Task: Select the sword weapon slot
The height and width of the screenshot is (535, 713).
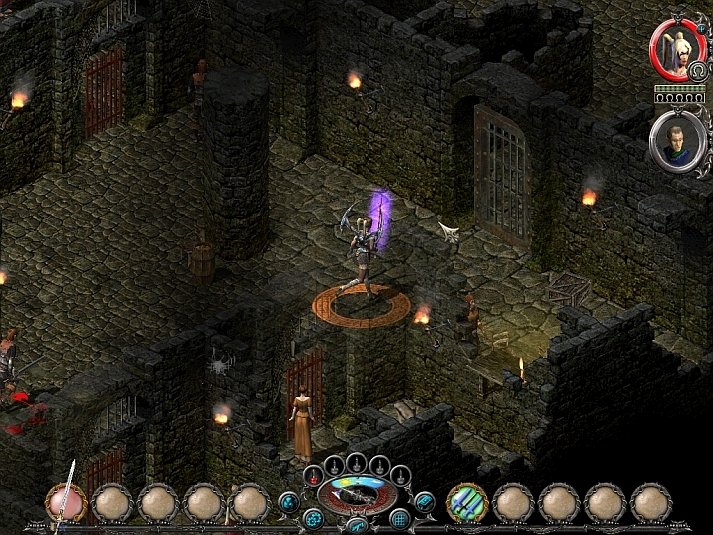Action: pos(66,502)
